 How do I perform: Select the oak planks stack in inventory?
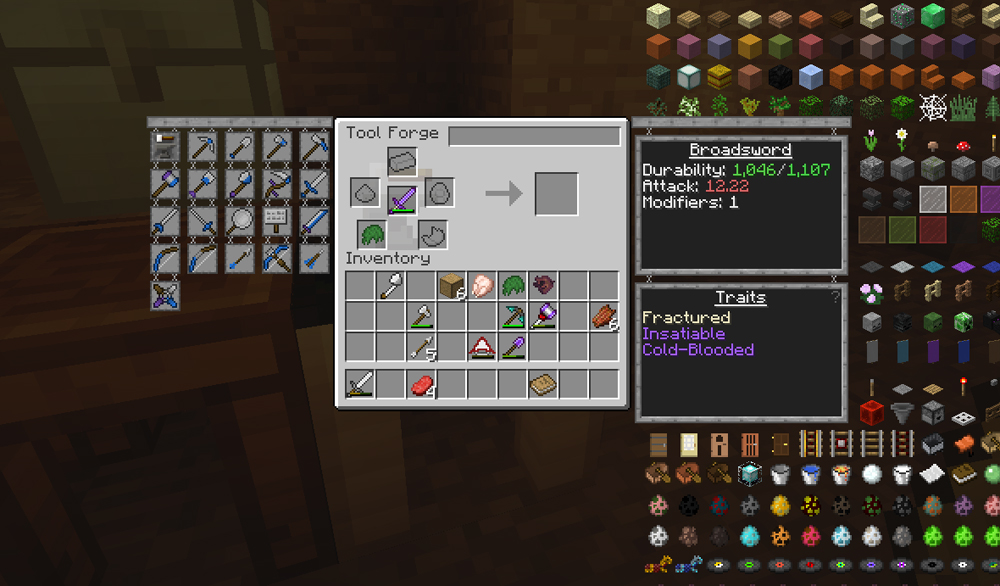click(452, 286)
